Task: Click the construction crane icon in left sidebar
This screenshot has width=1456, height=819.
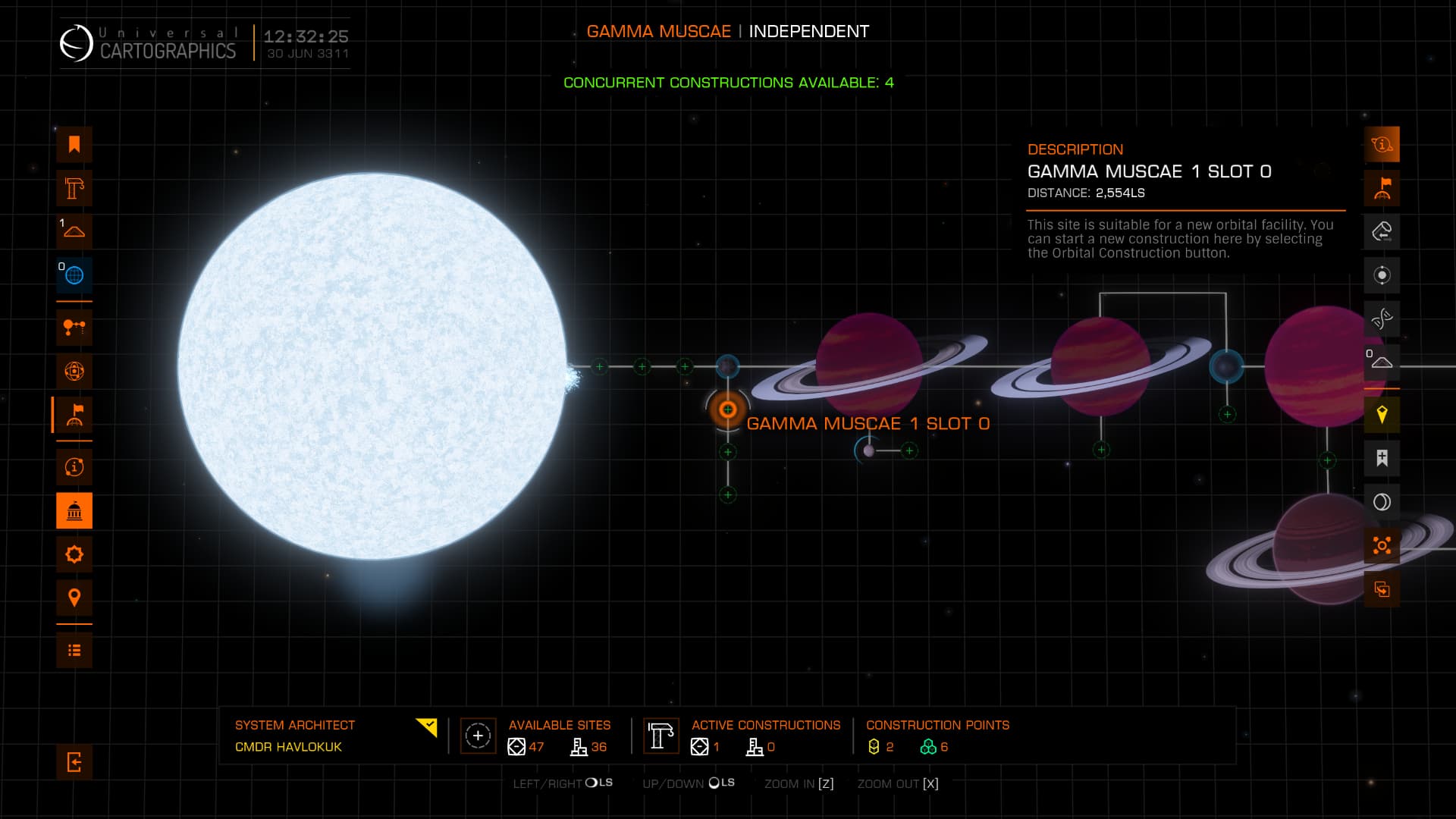Action: pyautogui.click(x=74, y=188)
